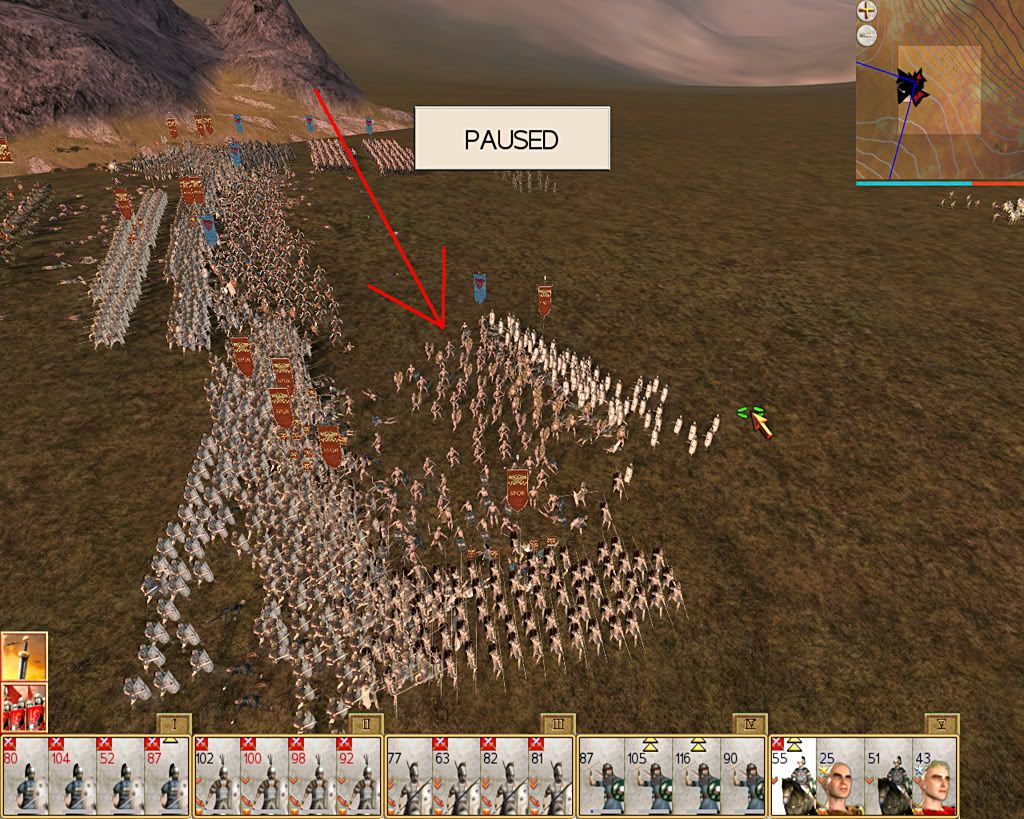1024x819 pixels.
Task: Choose the unit card with 98 soldiers
Action: click(312, 776)
